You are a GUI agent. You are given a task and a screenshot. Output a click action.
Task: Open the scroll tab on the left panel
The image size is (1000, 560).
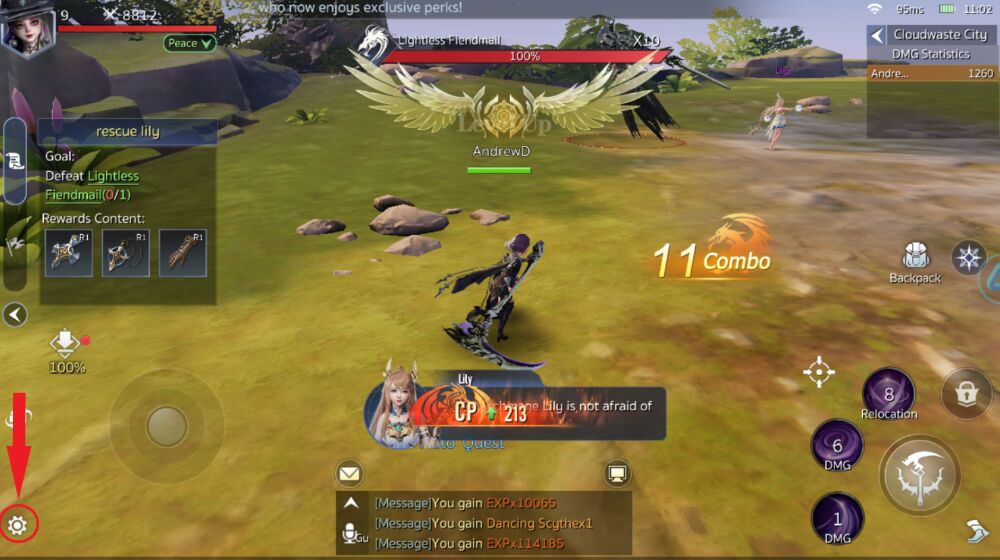(x=15, y=160)
